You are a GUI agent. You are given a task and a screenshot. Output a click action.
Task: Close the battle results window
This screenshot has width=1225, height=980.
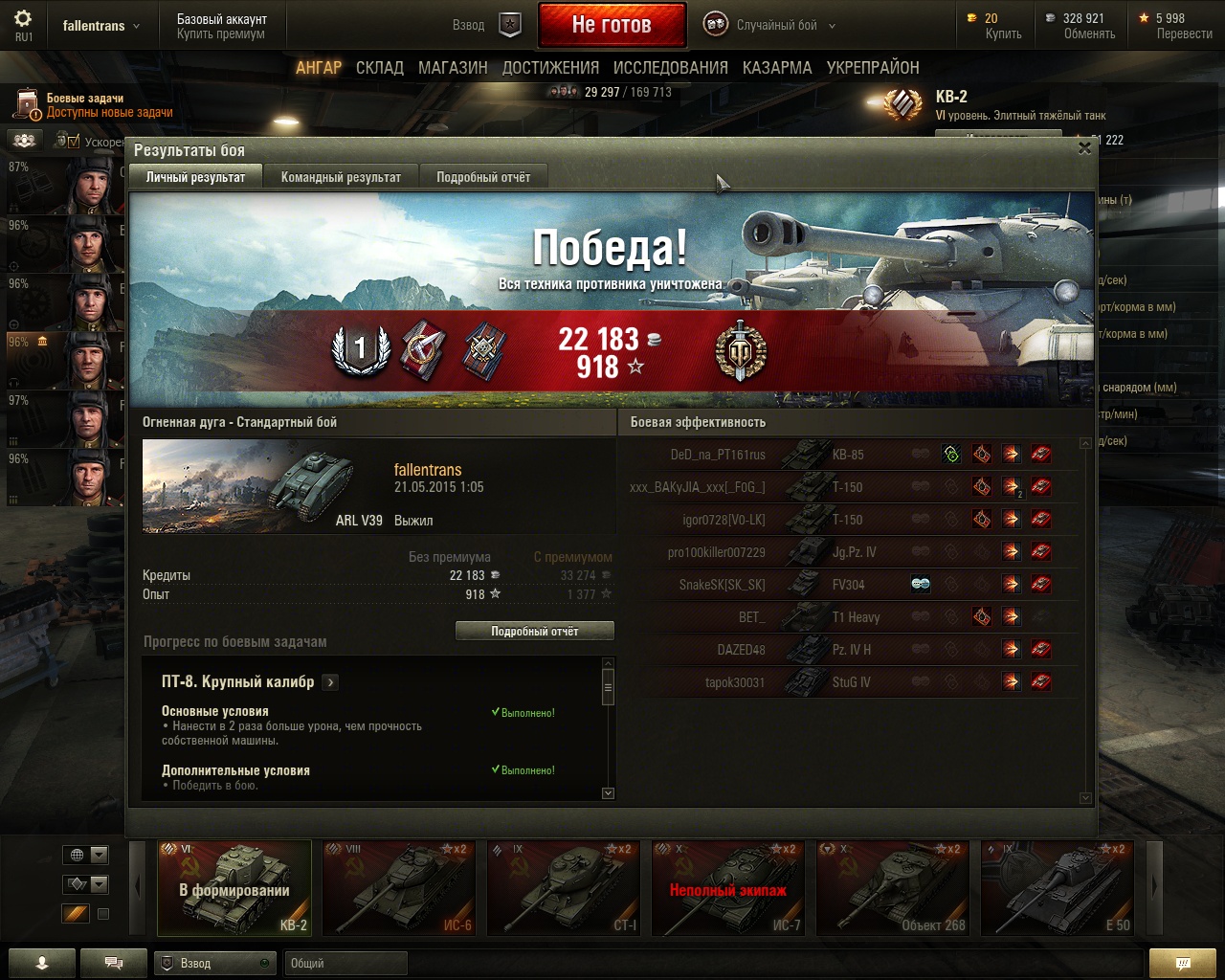[x=1084, y=148]
